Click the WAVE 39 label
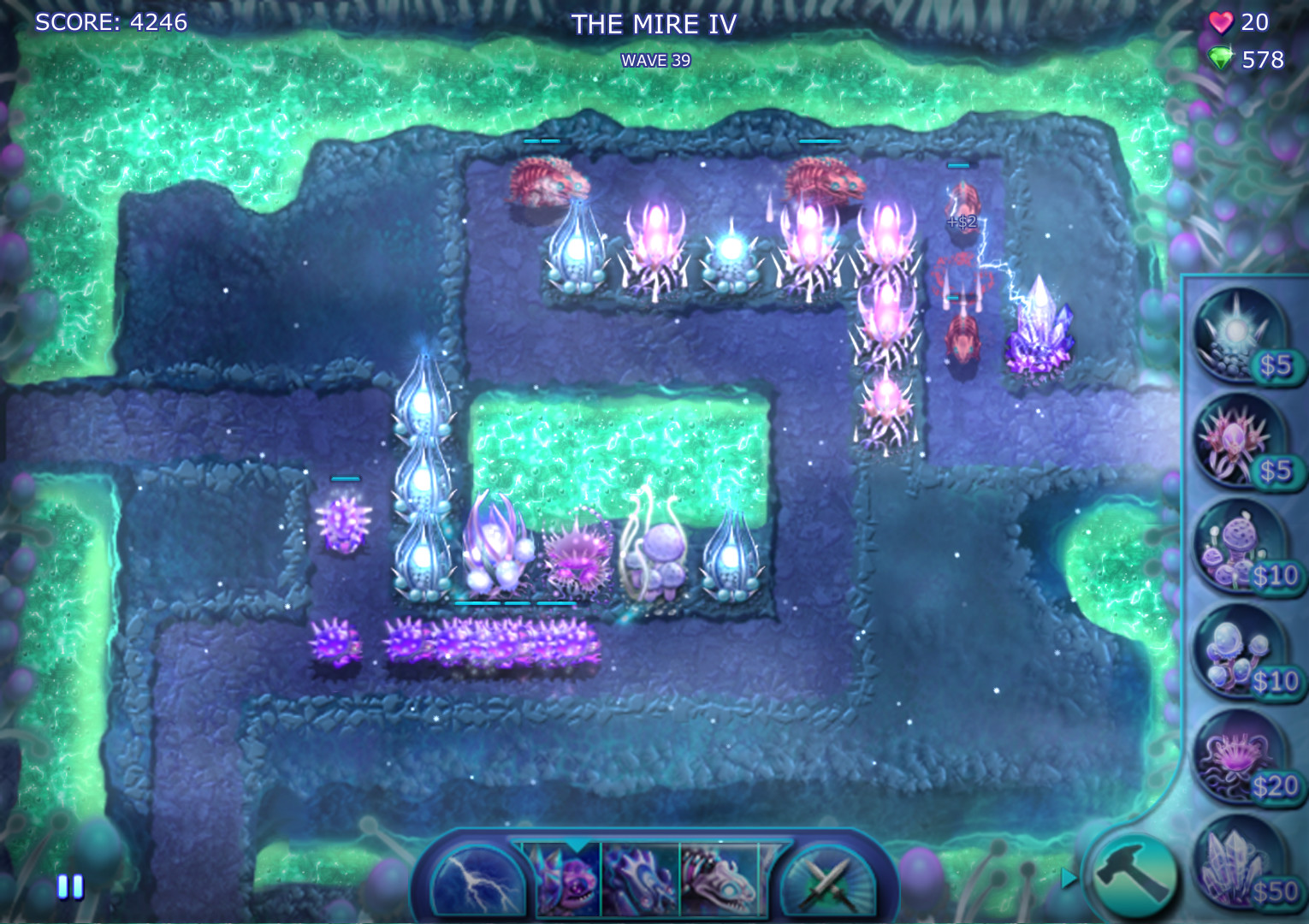1309x924 pixels. pos(654,60)
